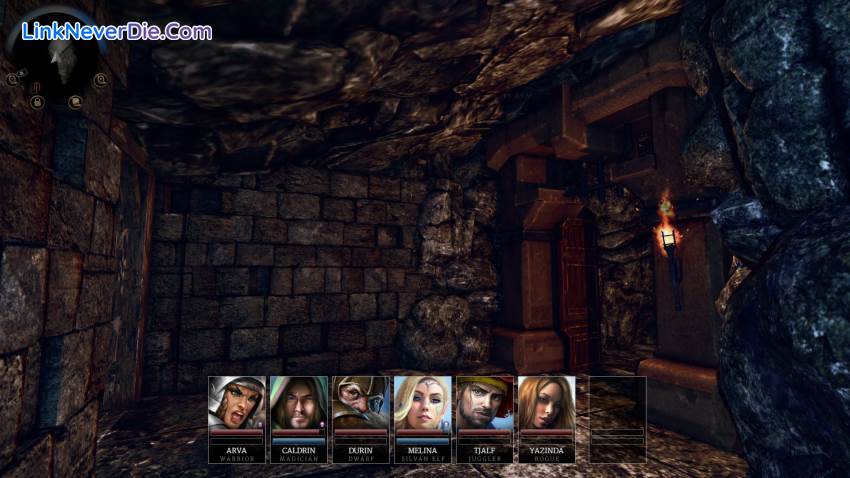Open Yazinda the Rogue's portrait

(547, 404)
